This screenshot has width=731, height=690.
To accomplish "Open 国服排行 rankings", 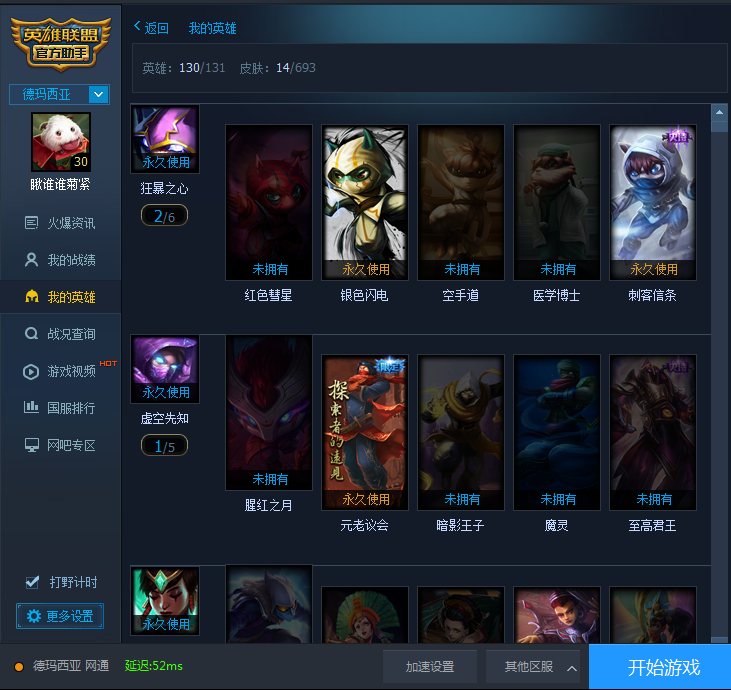I will coord(70,408).
